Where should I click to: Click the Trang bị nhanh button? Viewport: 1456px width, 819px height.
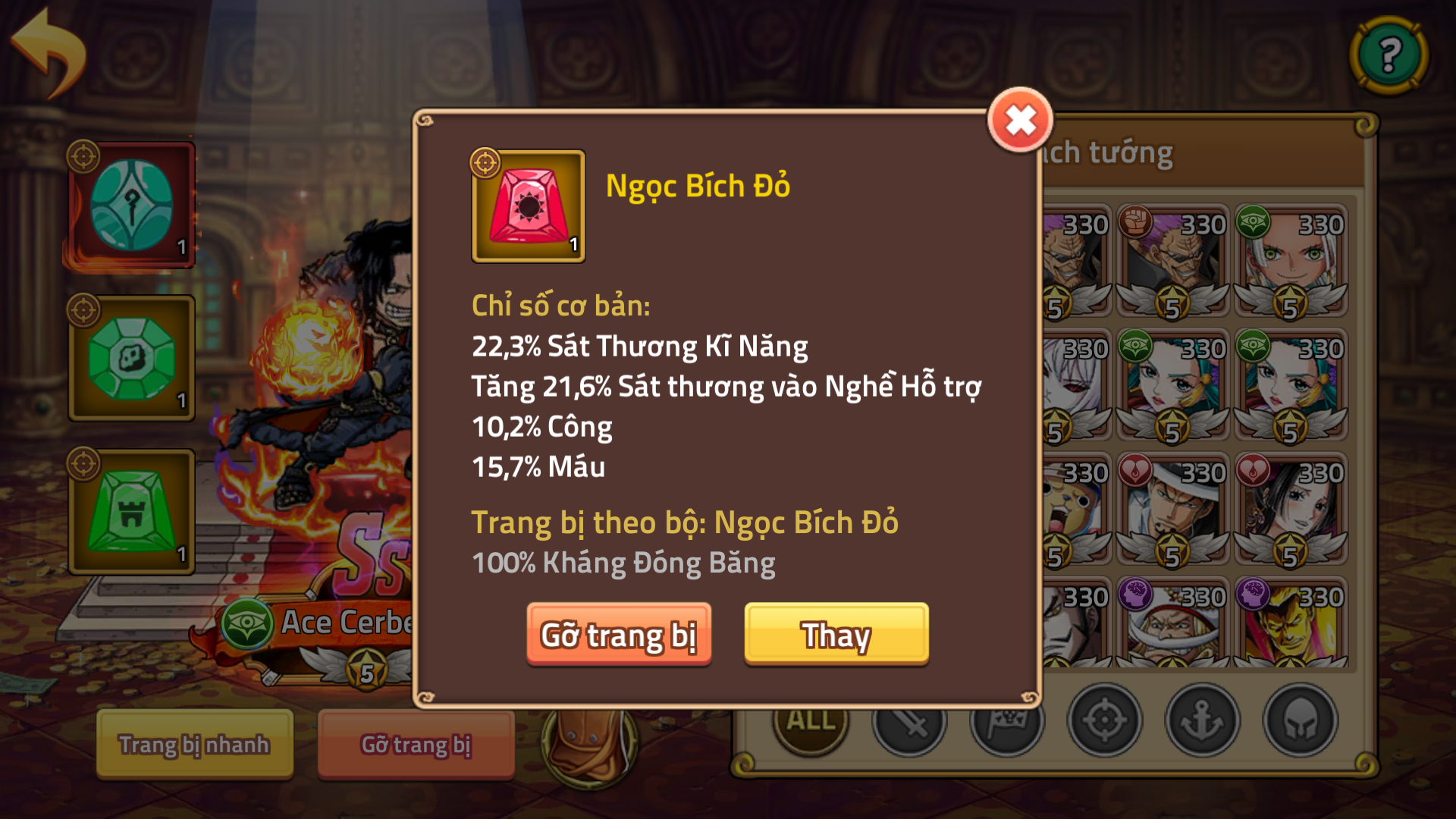pos(194,745)
